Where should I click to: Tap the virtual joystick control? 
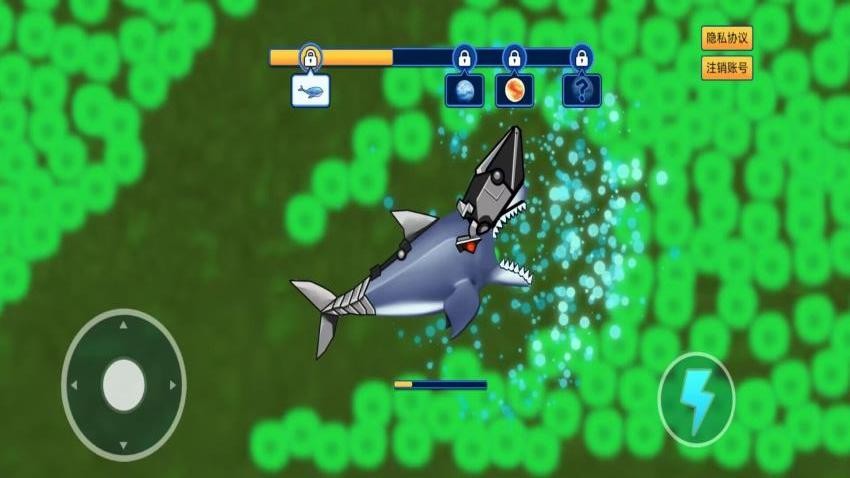124,384
